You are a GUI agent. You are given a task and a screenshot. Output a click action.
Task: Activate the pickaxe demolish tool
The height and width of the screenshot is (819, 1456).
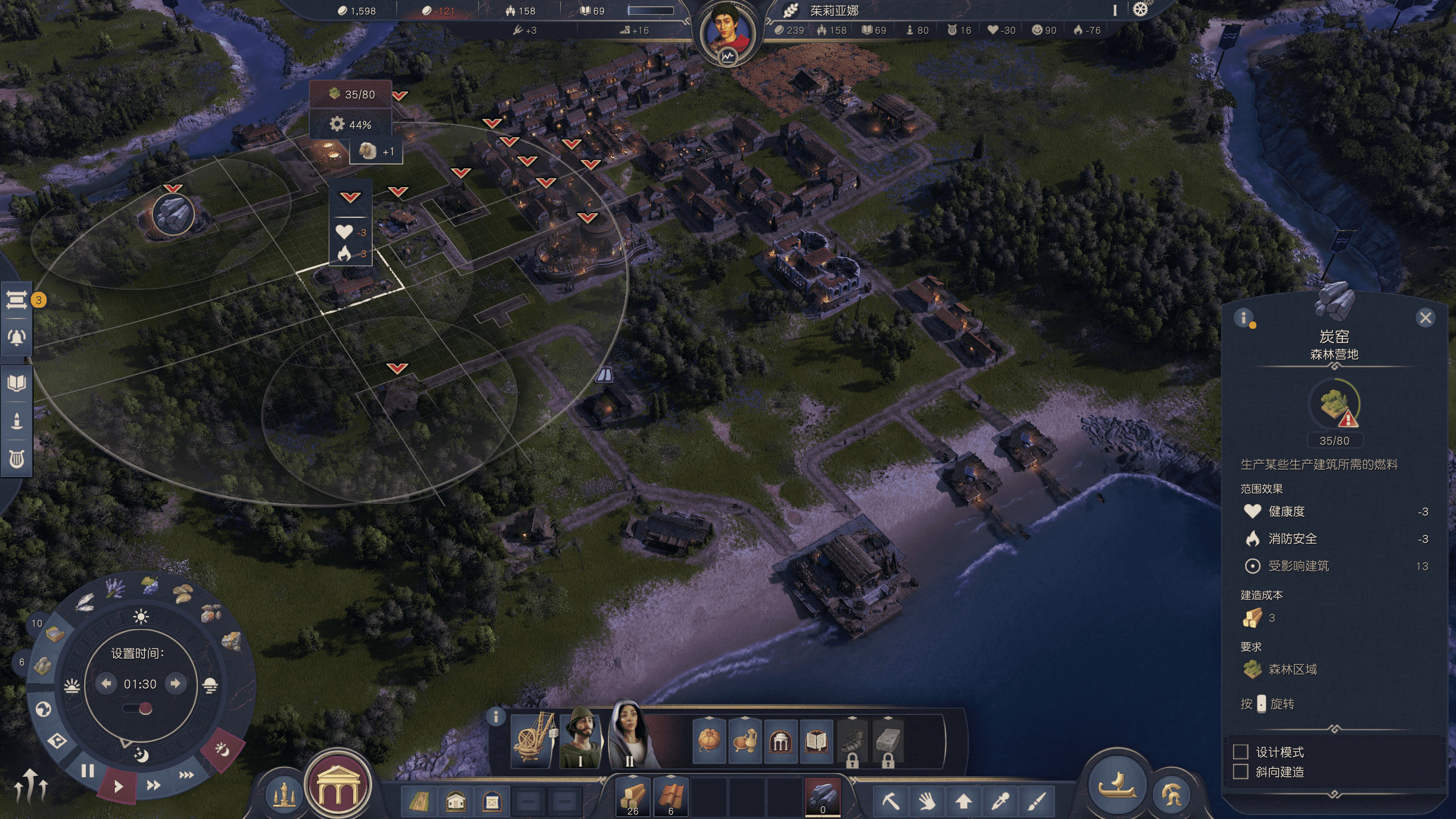coord(891,802)
